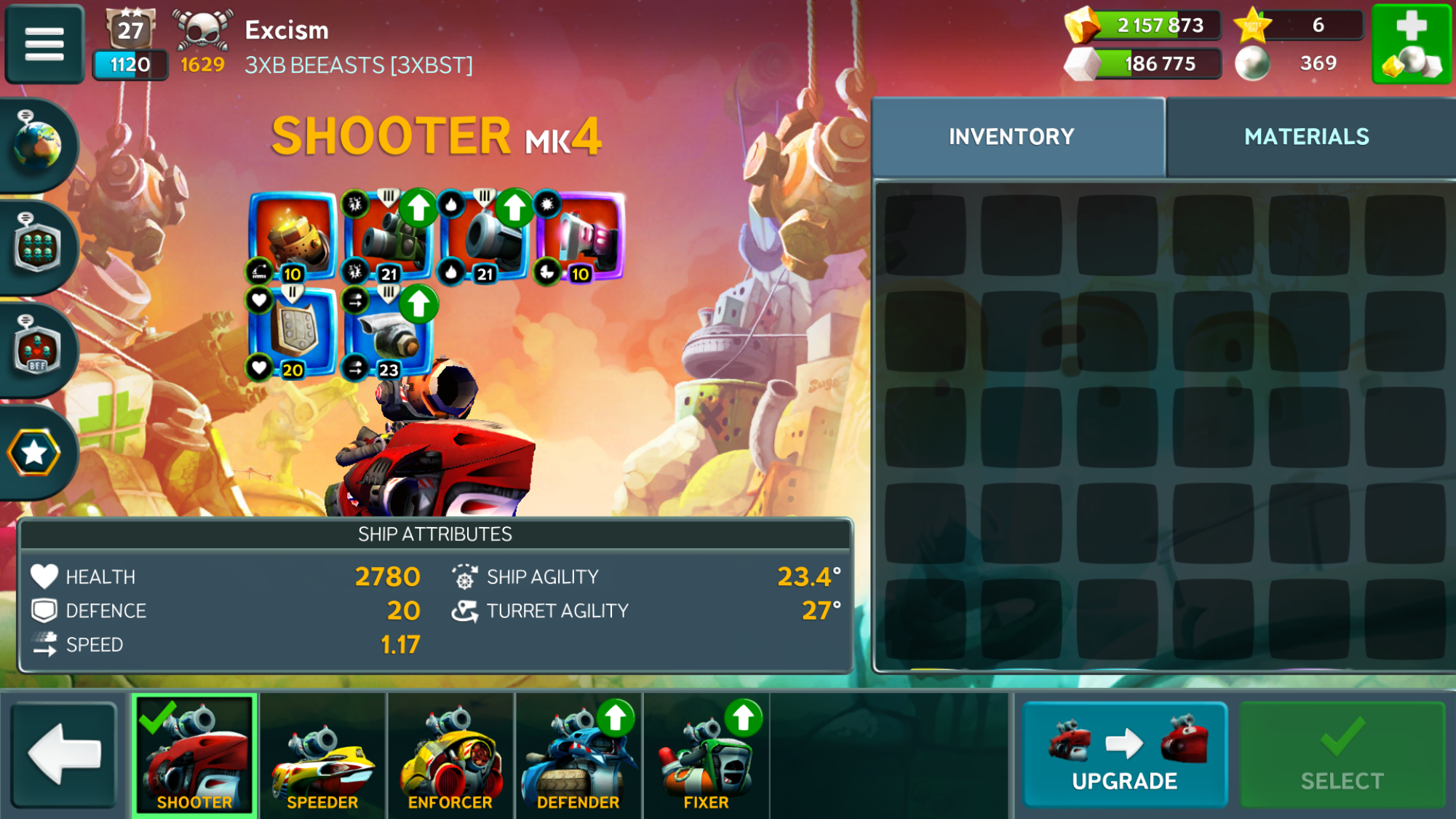
Task: Open the BFF guild side icon
Action: 37,349
